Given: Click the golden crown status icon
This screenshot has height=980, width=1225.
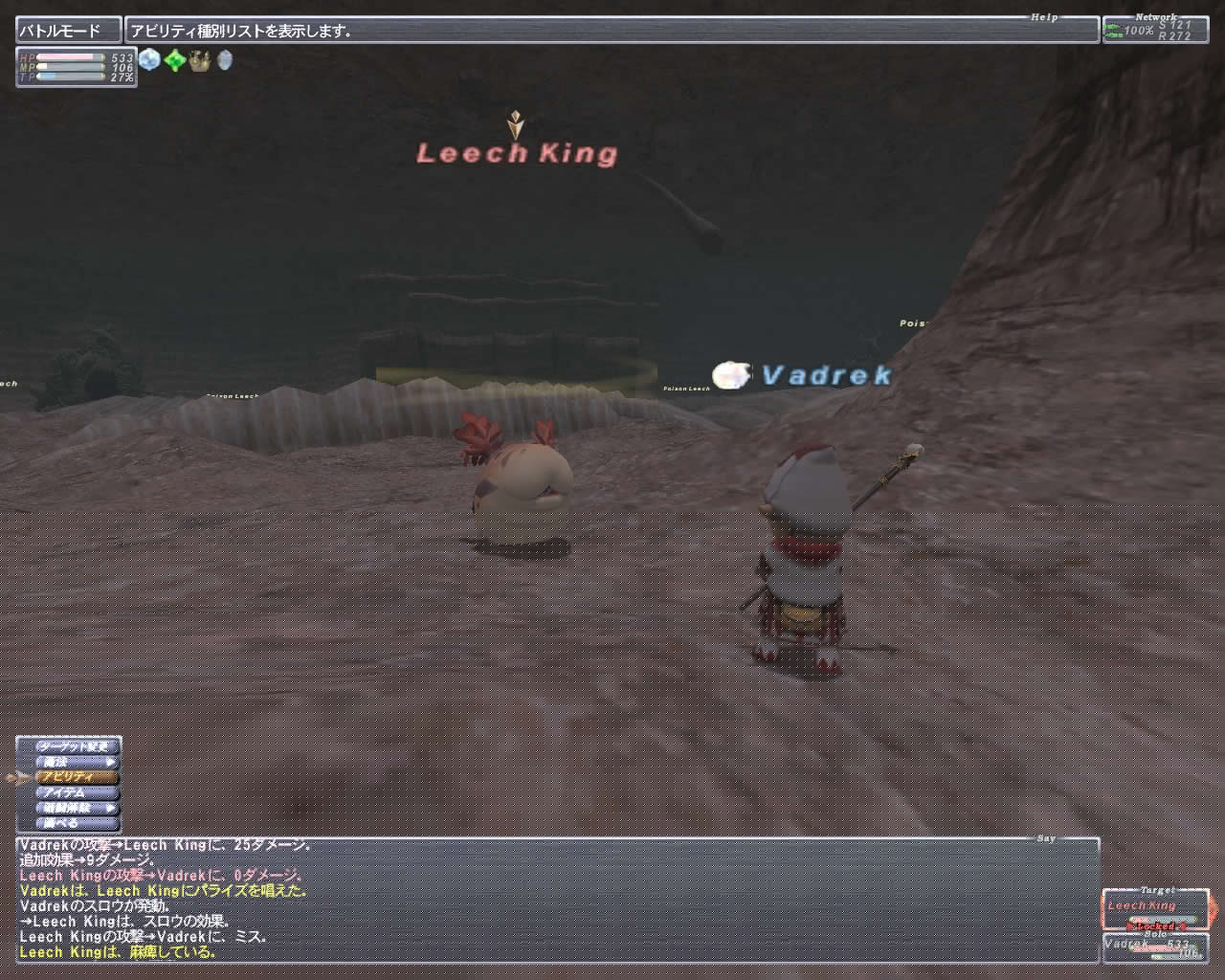Looking at the screenshot, I should pos(199,60).
